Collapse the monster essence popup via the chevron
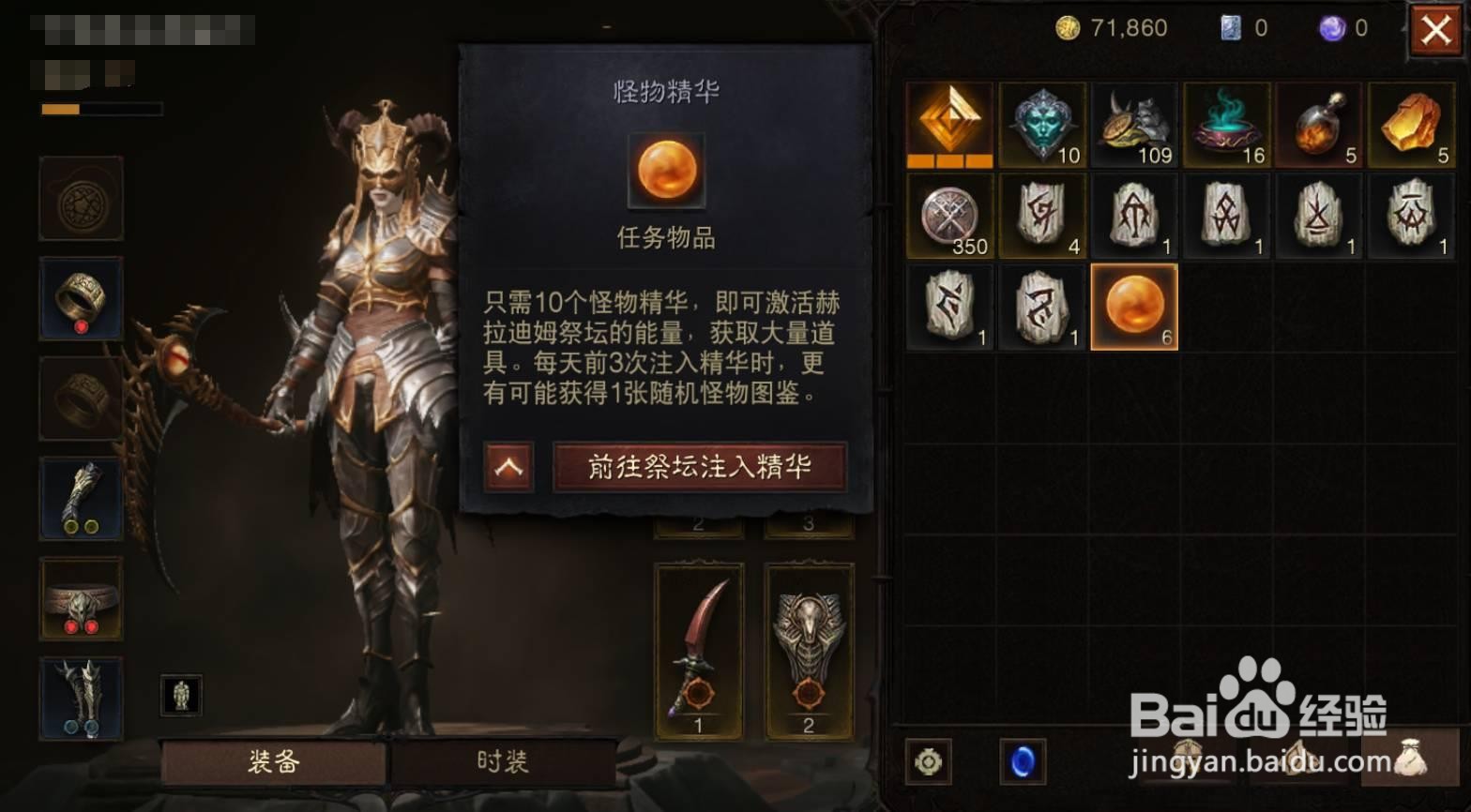The height and width of the screenshot is (812, 1471). pyautogui.click(x=507, y=466)
